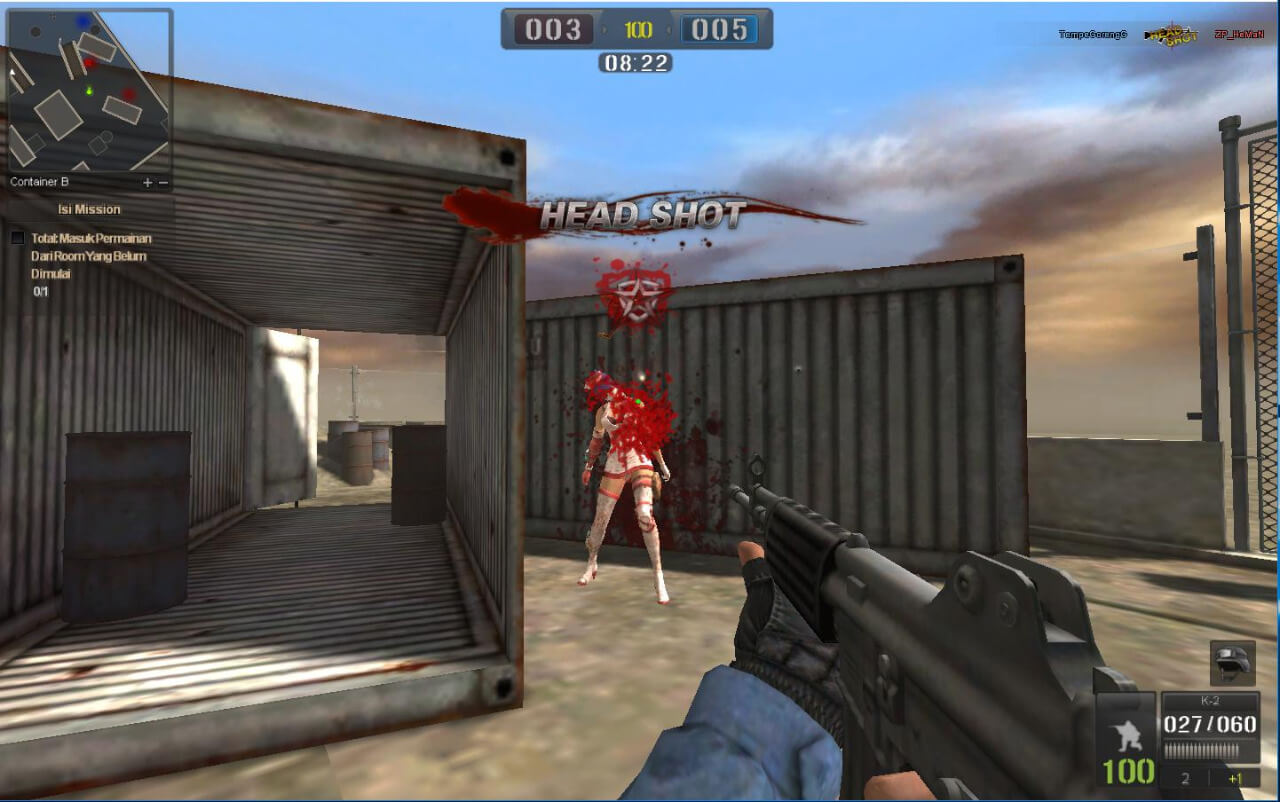This screenshot has width=1280, height=802.
Task: Click the red clan emblem above the enemy
Action: [x=634, y=292]
